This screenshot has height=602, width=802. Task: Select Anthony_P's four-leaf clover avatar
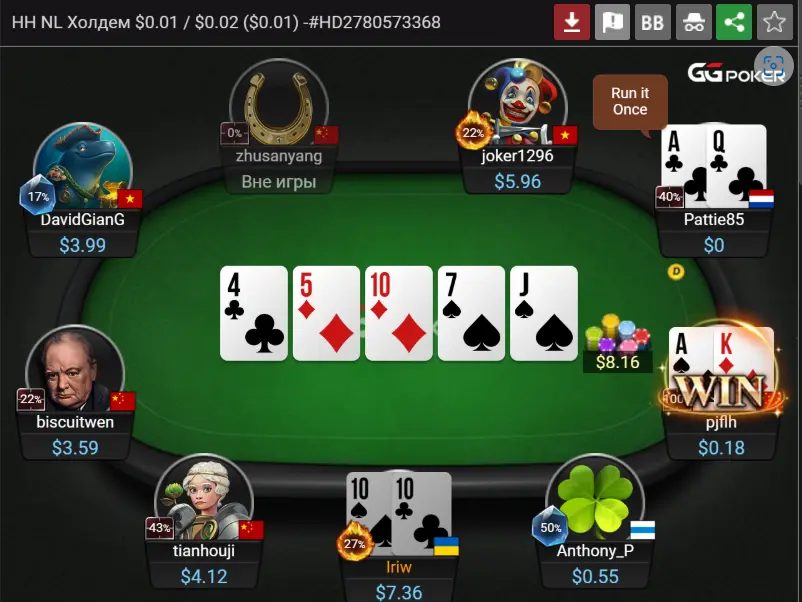point(594,499)
